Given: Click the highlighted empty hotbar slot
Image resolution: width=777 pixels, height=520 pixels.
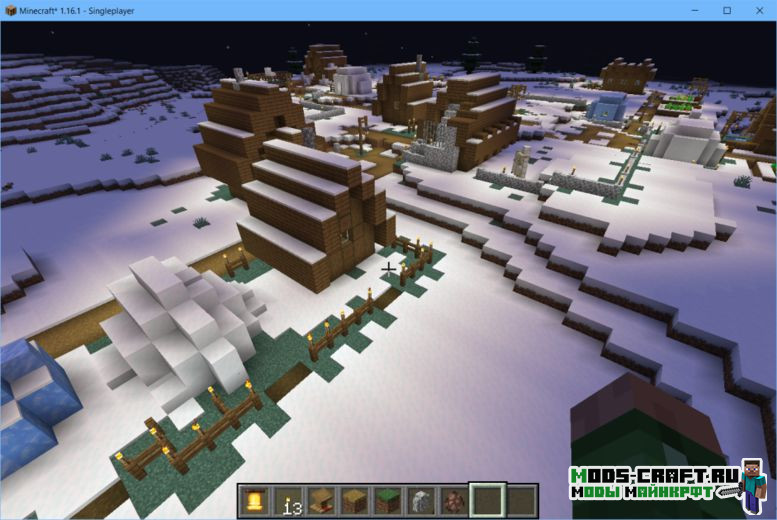Looking at the screenshot, I should tap(487, 501).
